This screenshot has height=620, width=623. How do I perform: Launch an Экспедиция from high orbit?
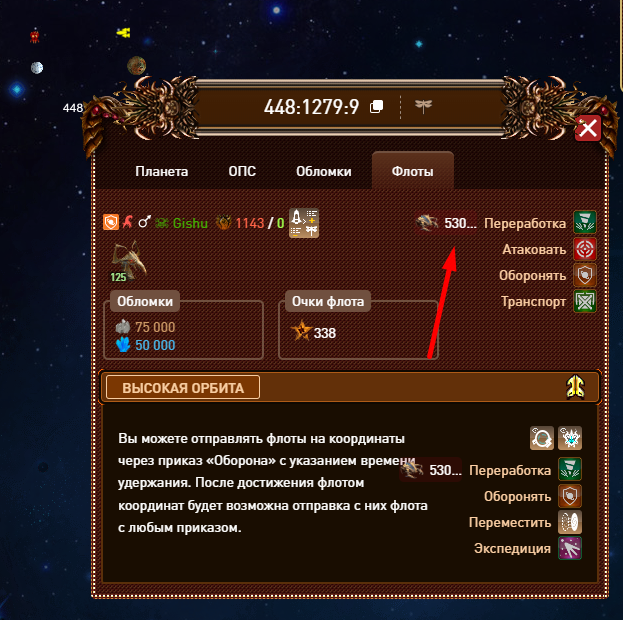570,548
